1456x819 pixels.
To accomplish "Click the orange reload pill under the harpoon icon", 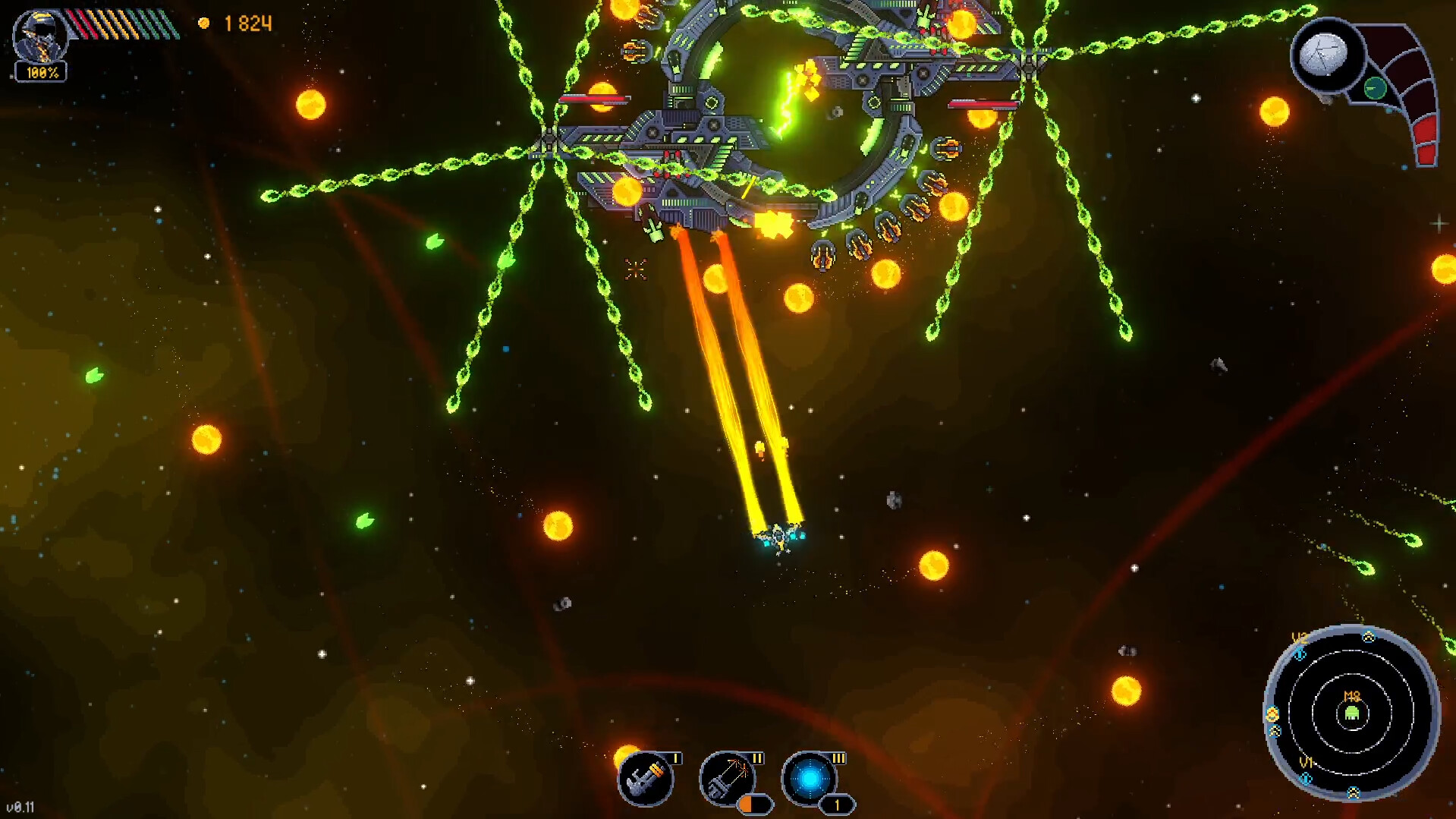I will click(x=753, y=805).
